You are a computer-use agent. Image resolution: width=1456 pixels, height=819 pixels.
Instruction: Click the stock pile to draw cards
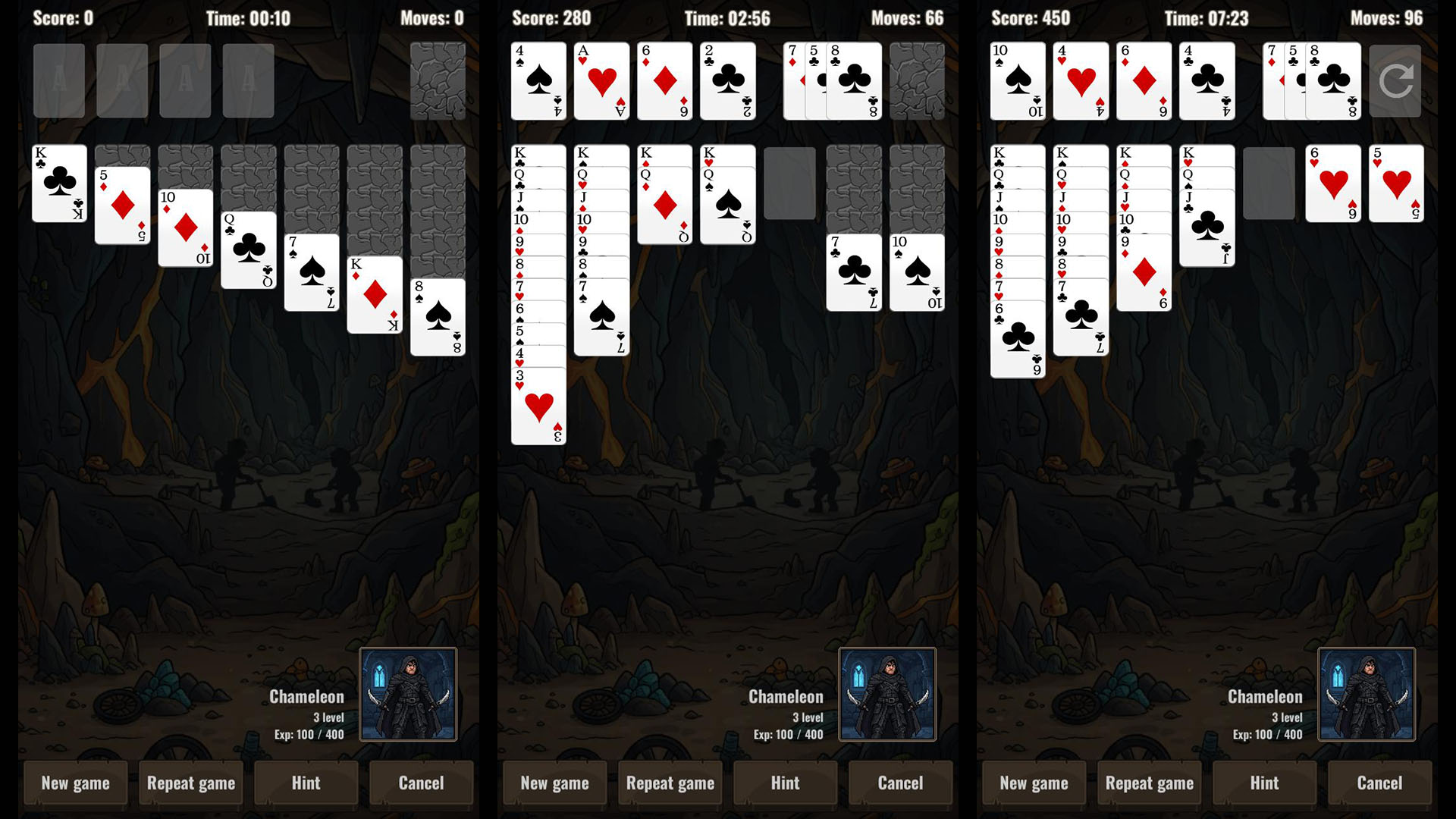(x=436, y=80)
